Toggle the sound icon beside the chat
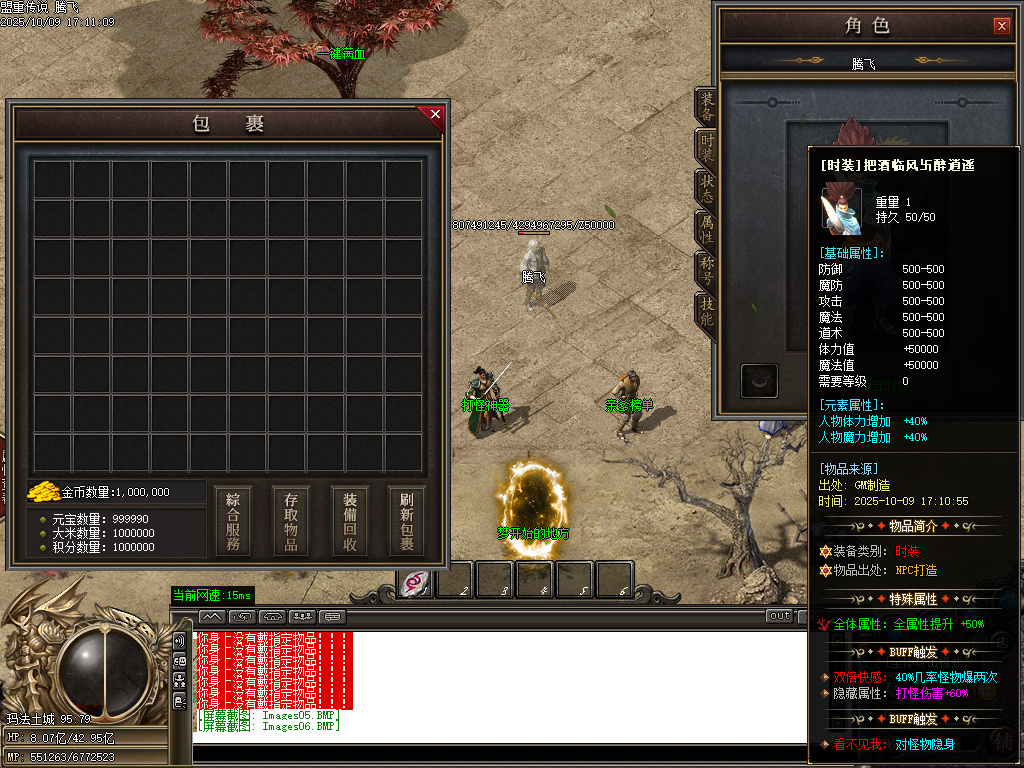 [180, 641]
